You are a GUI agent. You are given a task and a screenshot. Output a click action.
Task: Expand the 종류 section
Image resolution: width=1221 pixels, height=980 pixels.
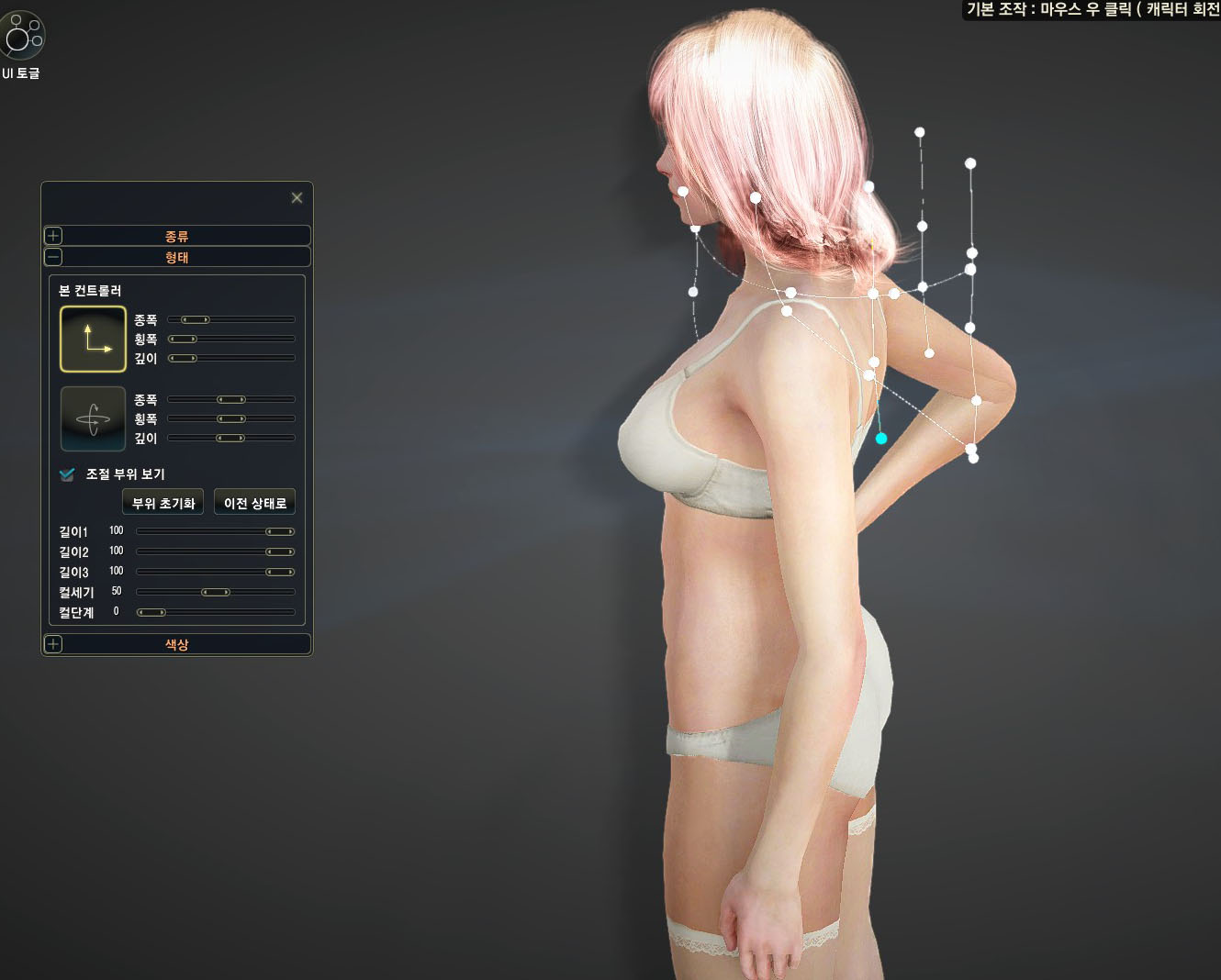(x=53, y=236)
